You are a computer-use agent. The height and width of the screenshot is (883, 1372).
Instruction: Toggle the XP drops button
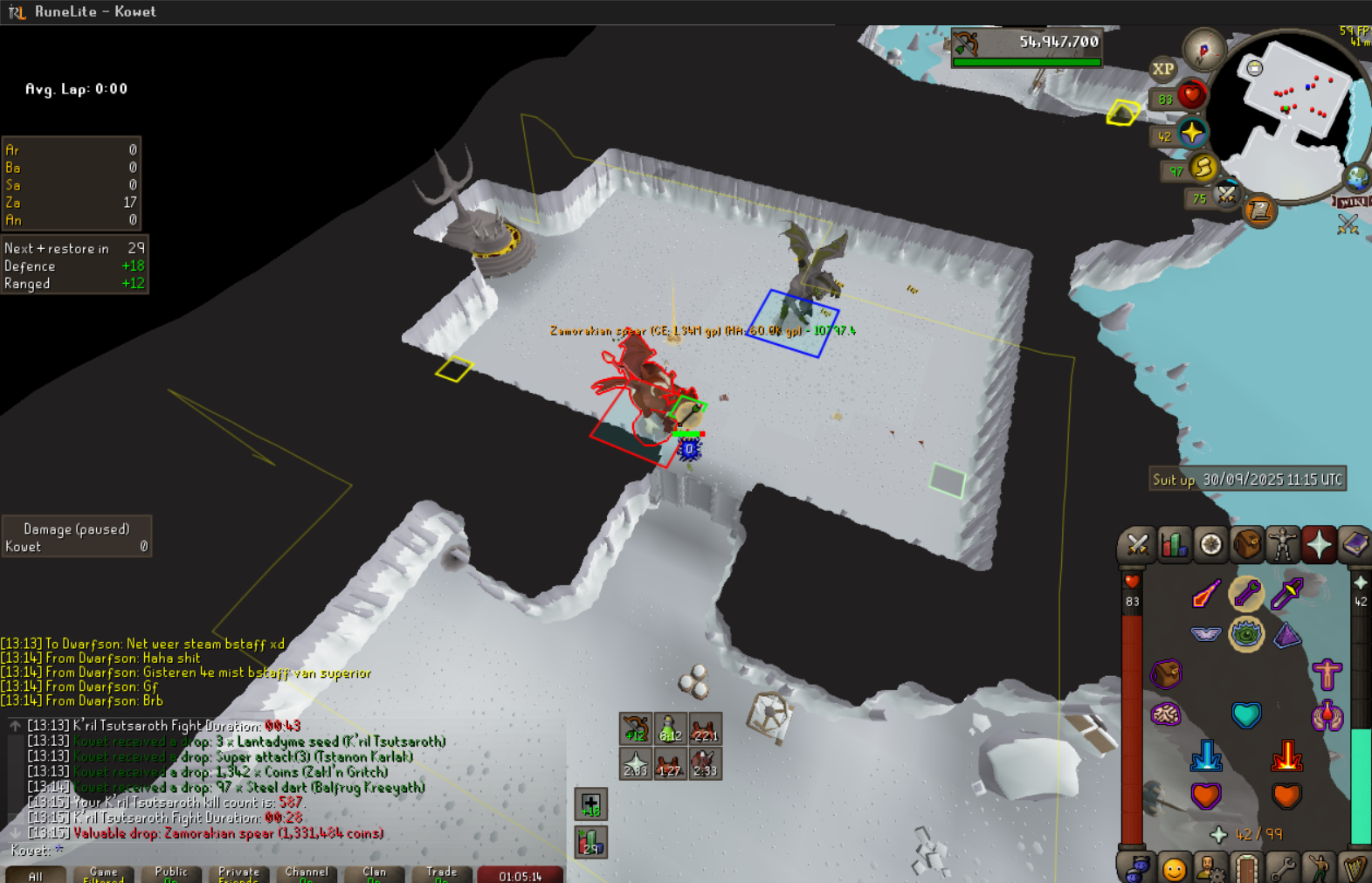pos(1162,69)
